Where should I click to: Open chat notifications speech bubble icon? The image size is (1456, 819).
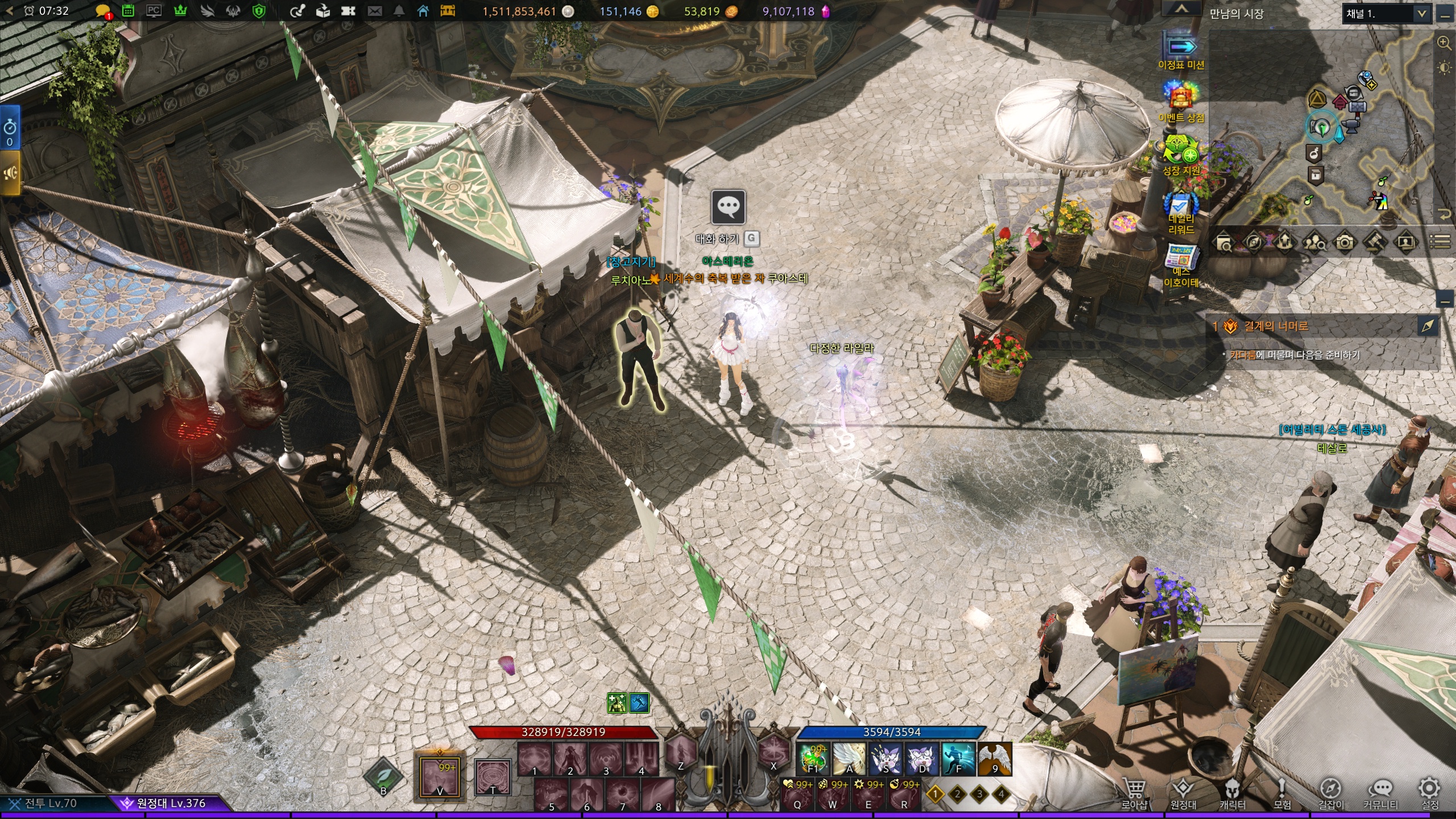[103, 11]
